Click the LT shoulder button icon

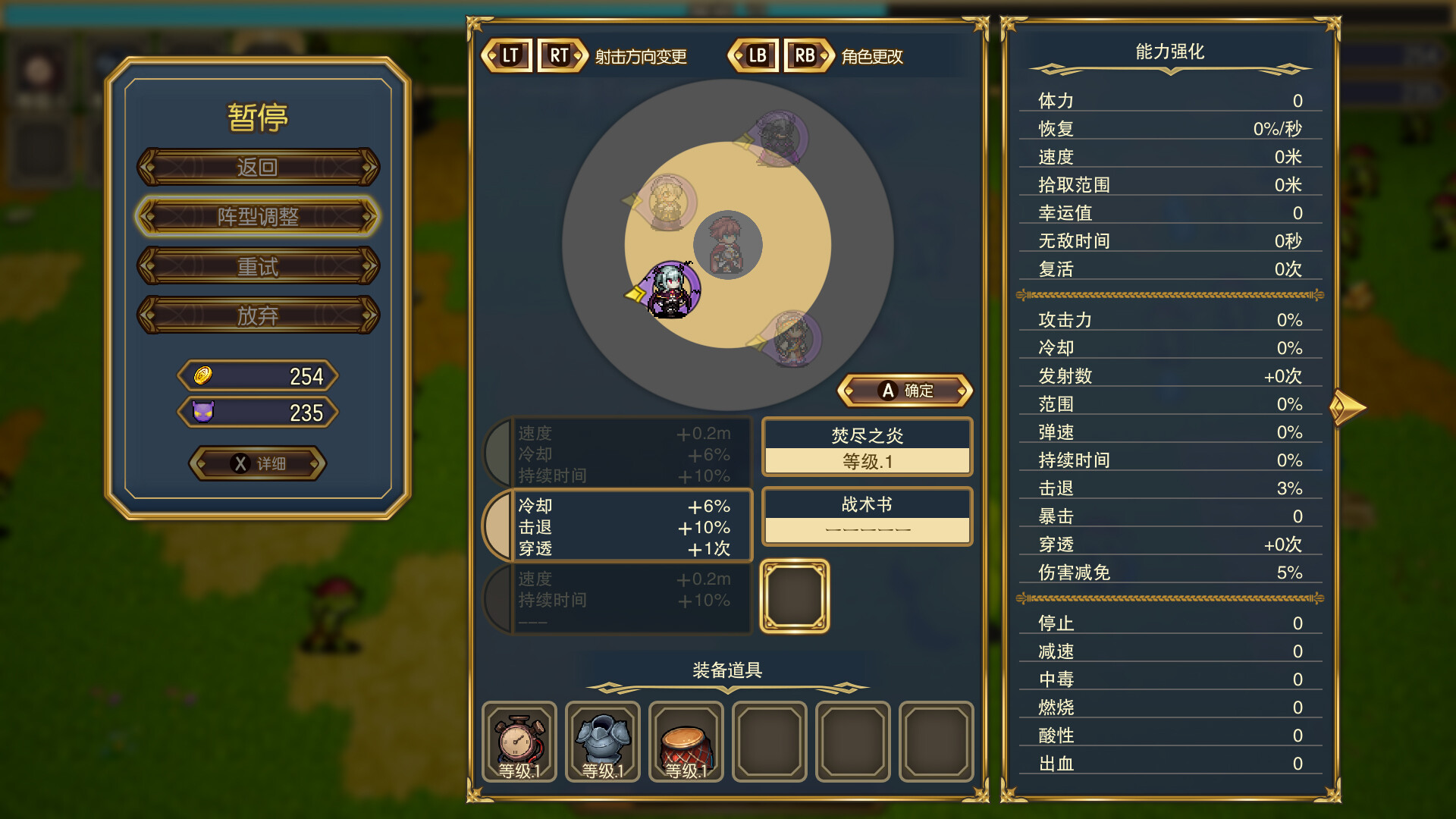[x=510, y=55]
